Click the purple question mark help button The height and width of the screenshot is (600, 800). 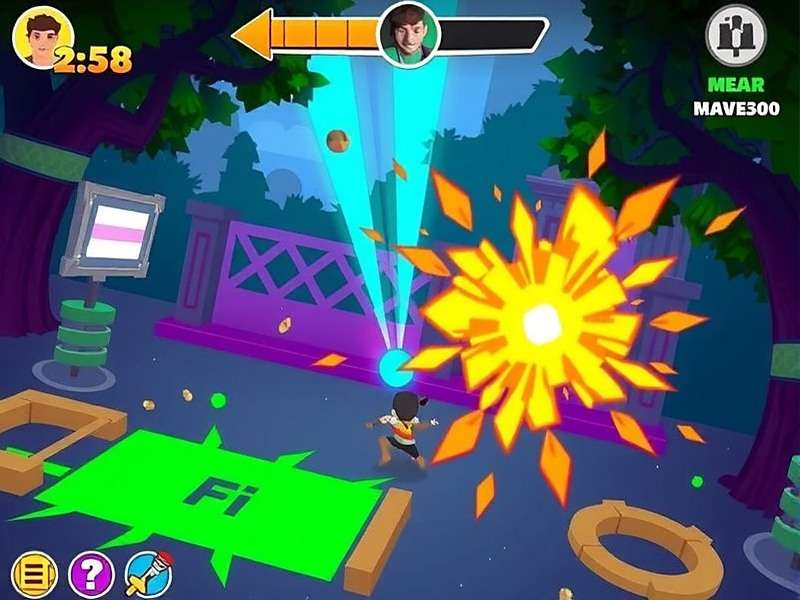click(x=91, y=575)
